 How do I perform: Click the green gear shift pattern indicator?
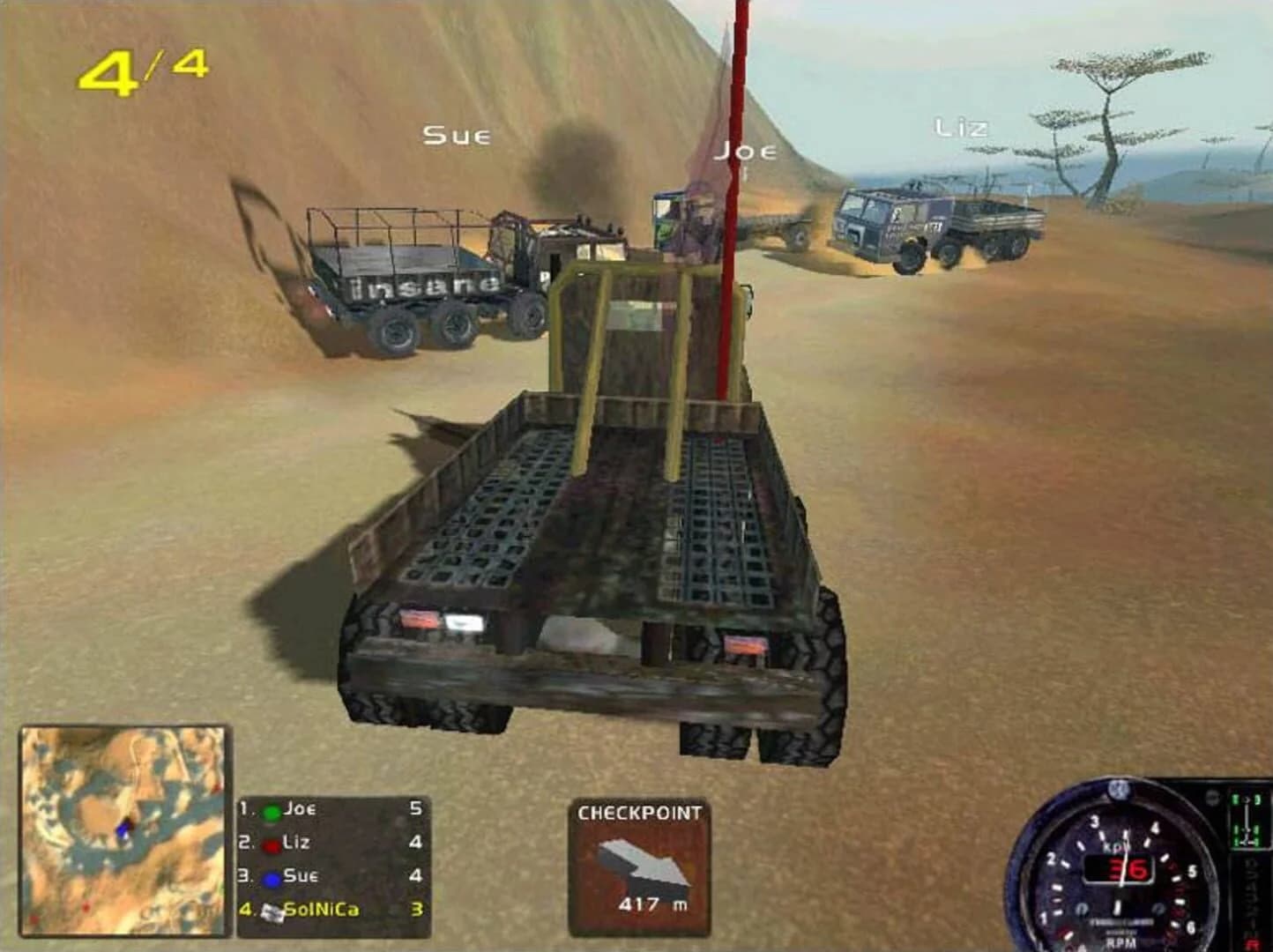pos(1246,821)
